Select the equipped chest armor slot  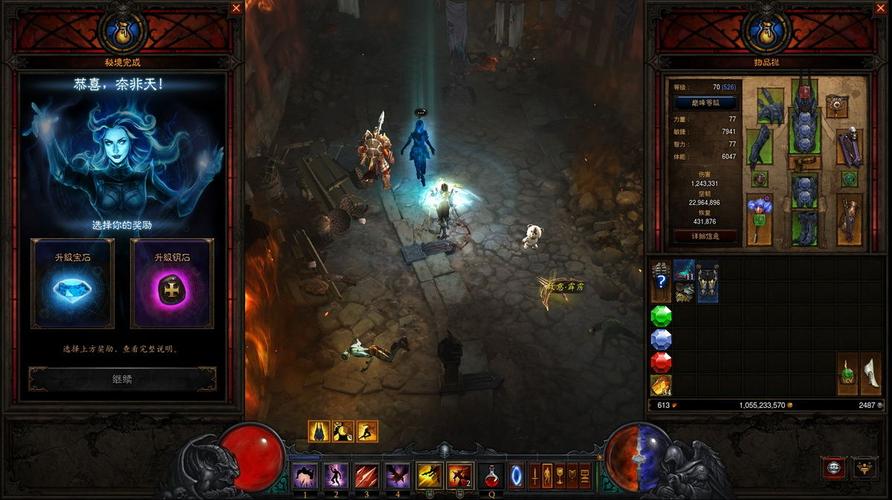click(x=804, y=131)
